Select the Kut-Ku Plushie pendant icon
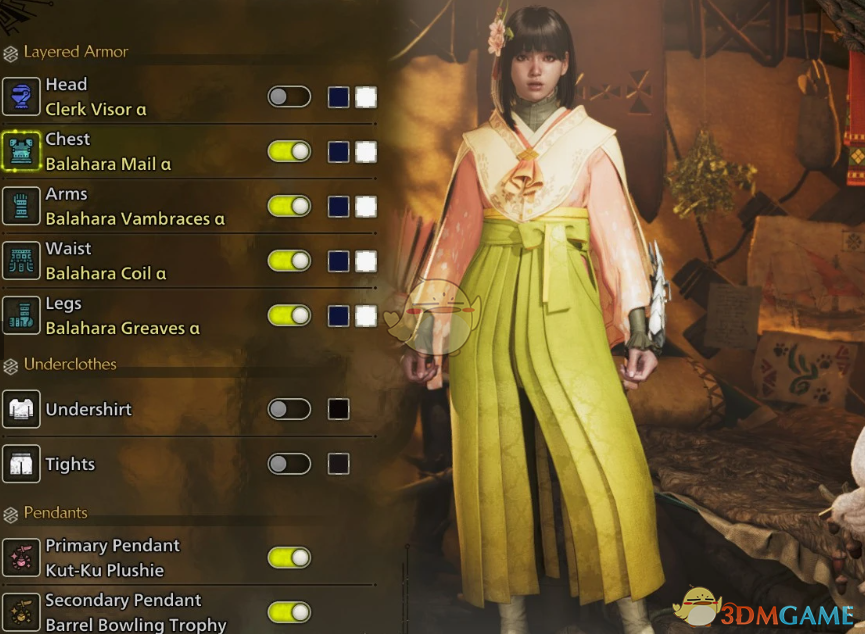This screenshot has height=634, width=865. click(x=21, y=558)
